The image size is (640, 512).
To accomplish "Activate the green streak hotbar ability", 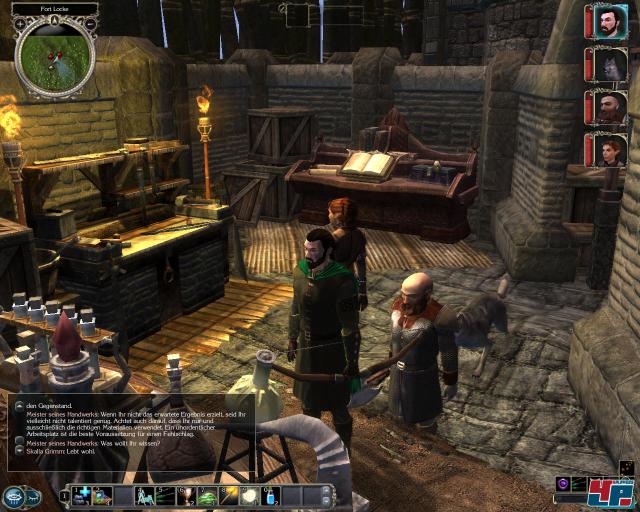I will (164, 495).
